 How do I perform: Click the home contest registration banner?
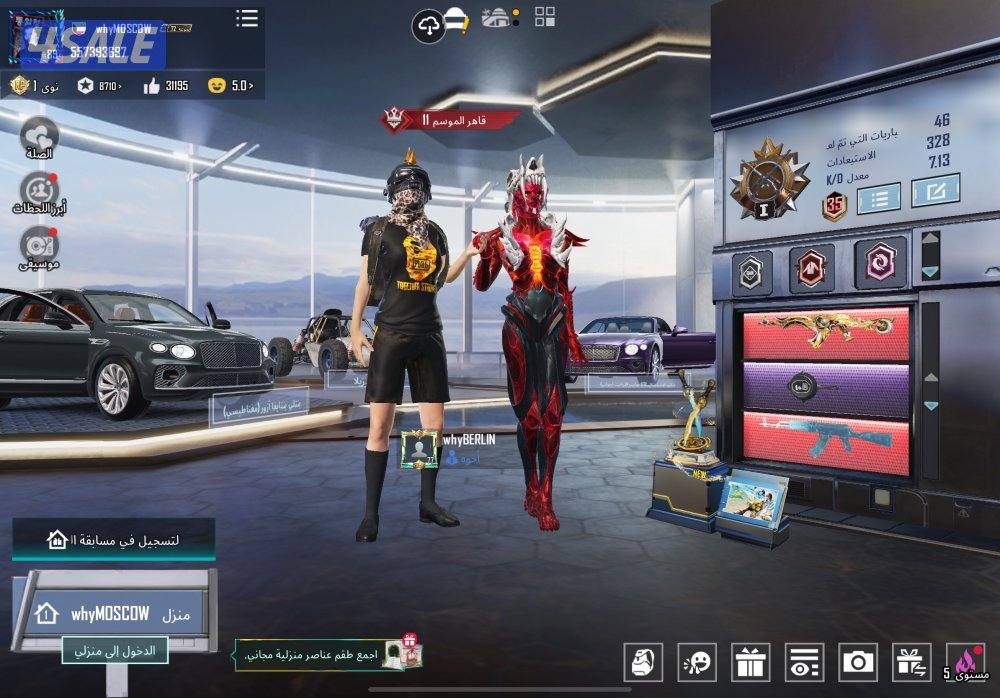(x=113, y=540)
